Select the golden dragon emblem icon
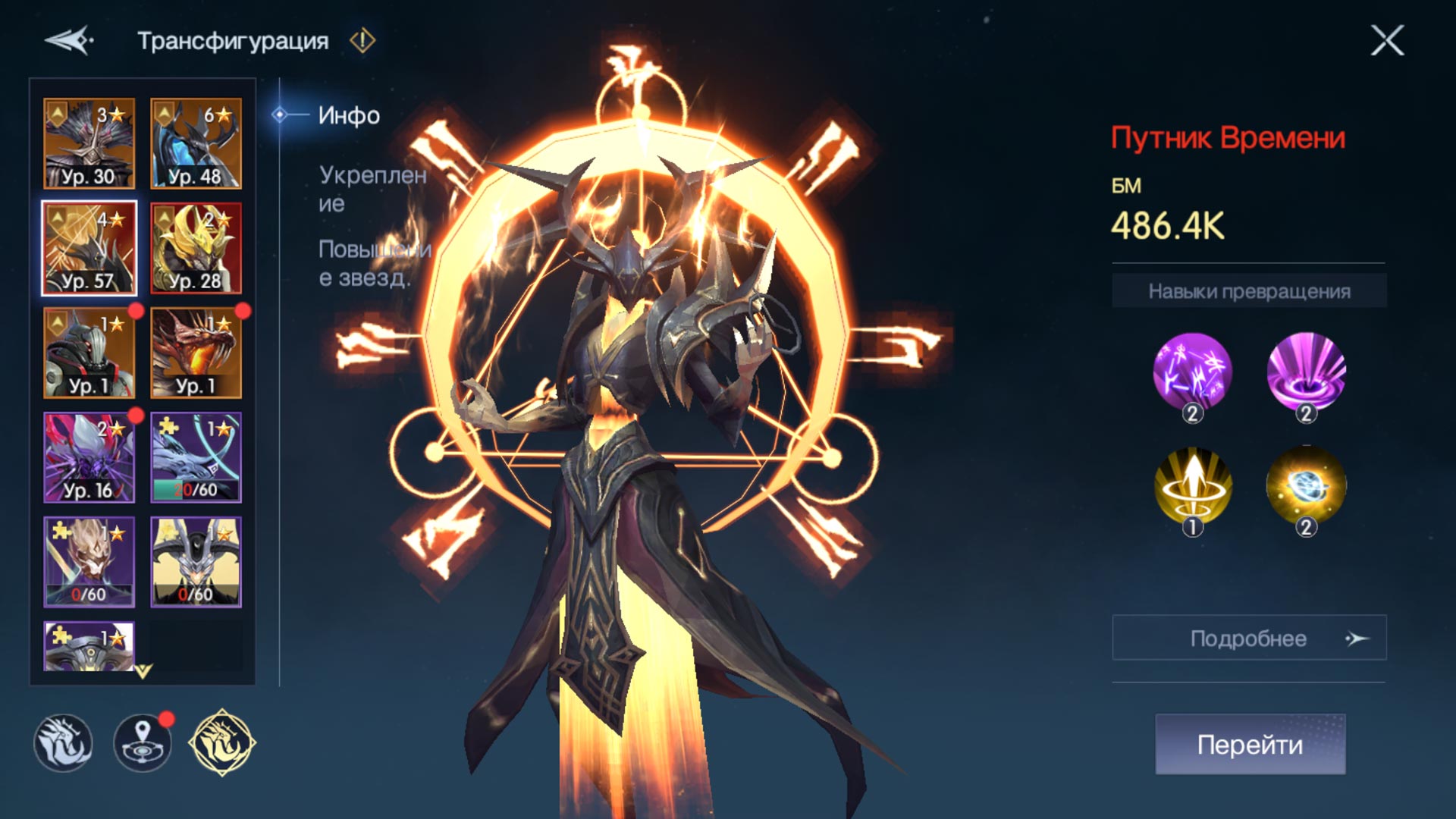Image resolution: width=1456 pixels, height=819 pixels. point(221,742)
